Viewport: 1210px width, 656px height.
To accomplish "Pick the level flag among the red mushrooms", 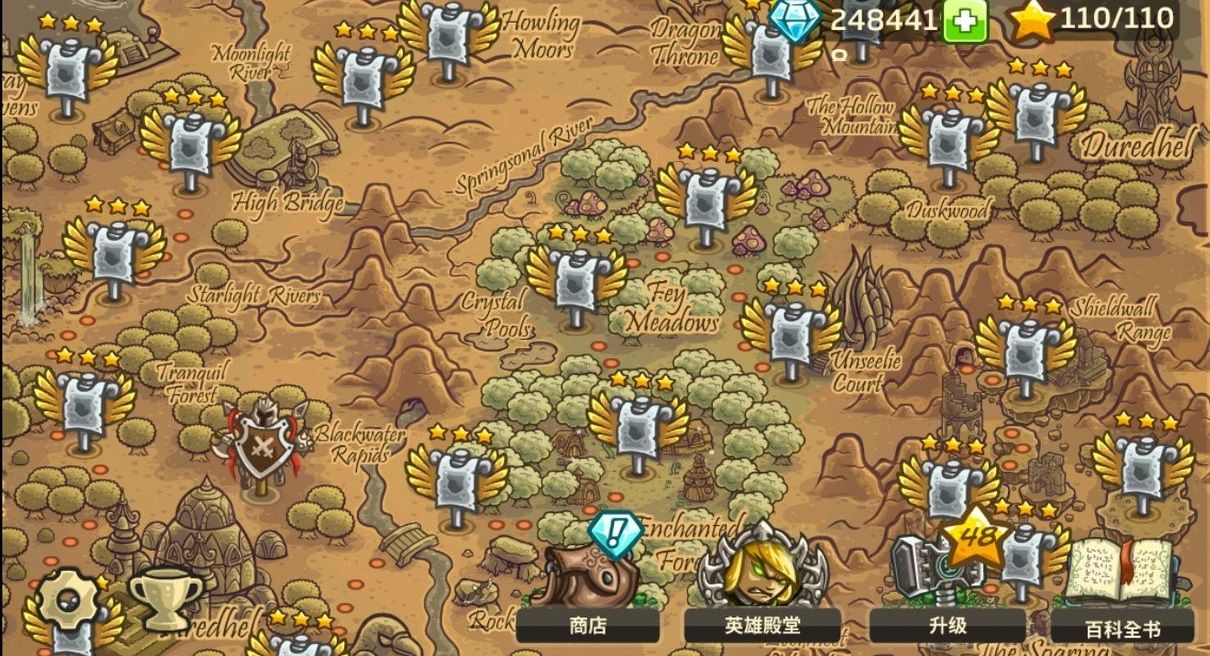I will pos(707,199).
